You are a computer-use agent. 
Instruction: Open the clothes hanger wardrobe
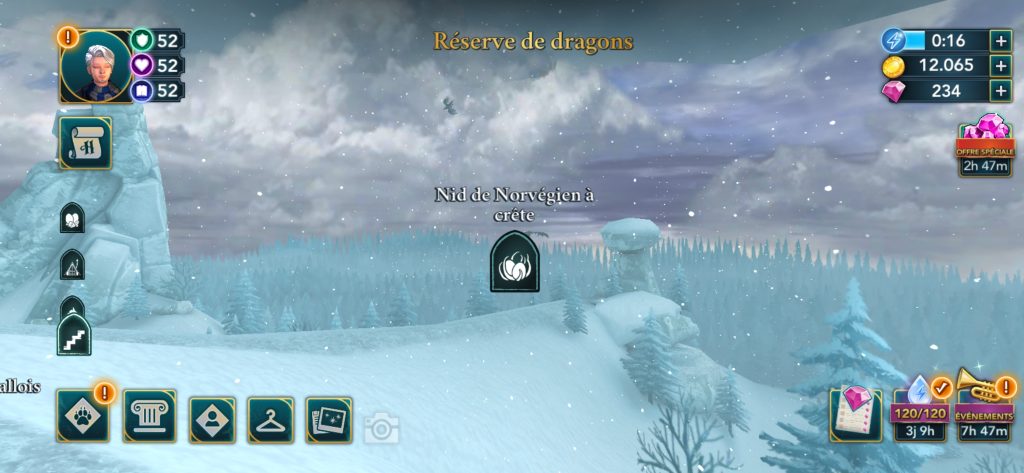click(x=270, y=418)
